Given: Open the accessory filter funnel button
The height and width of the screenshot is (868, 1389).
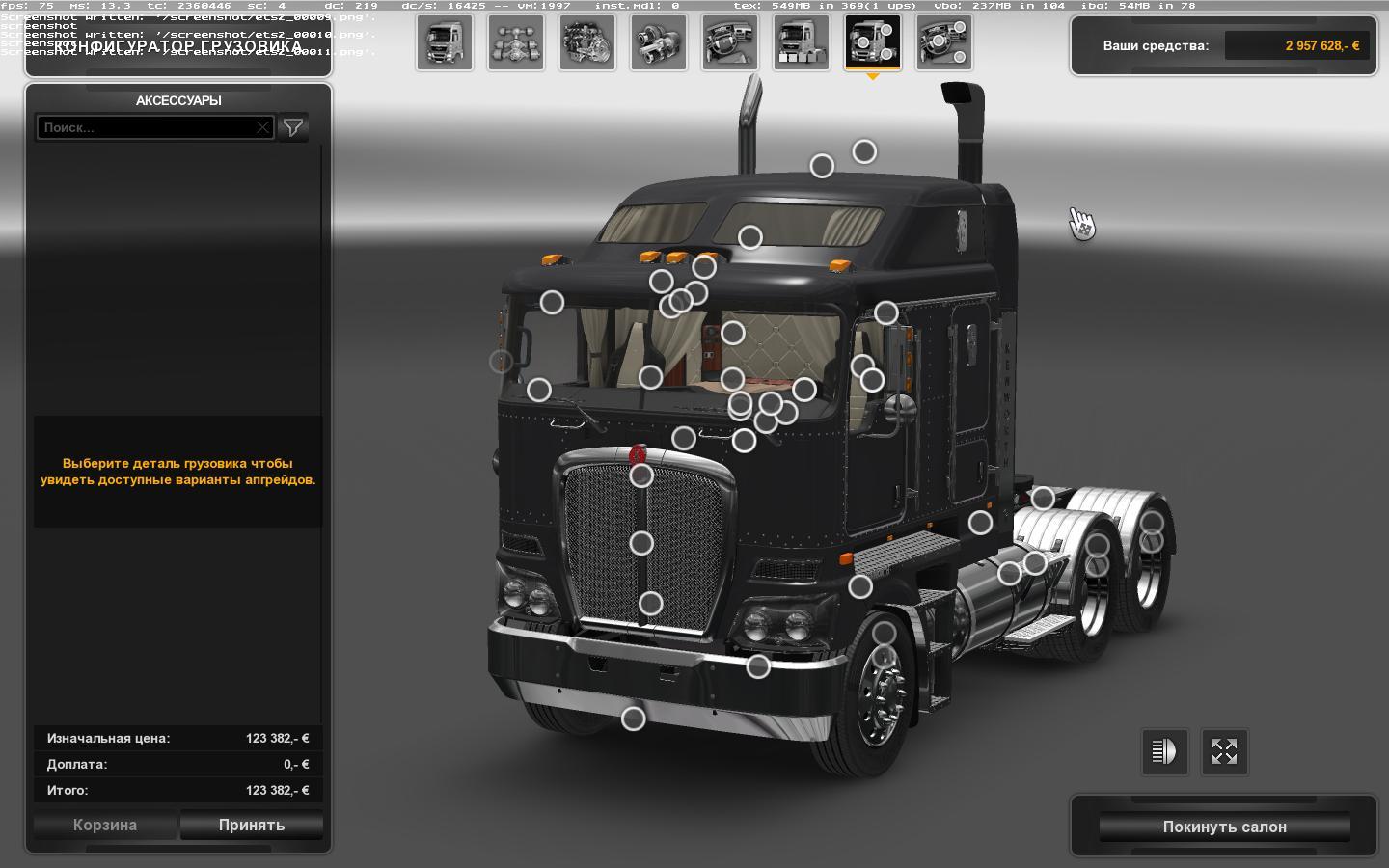Looking at the screenshot, I should coord(293,127).
